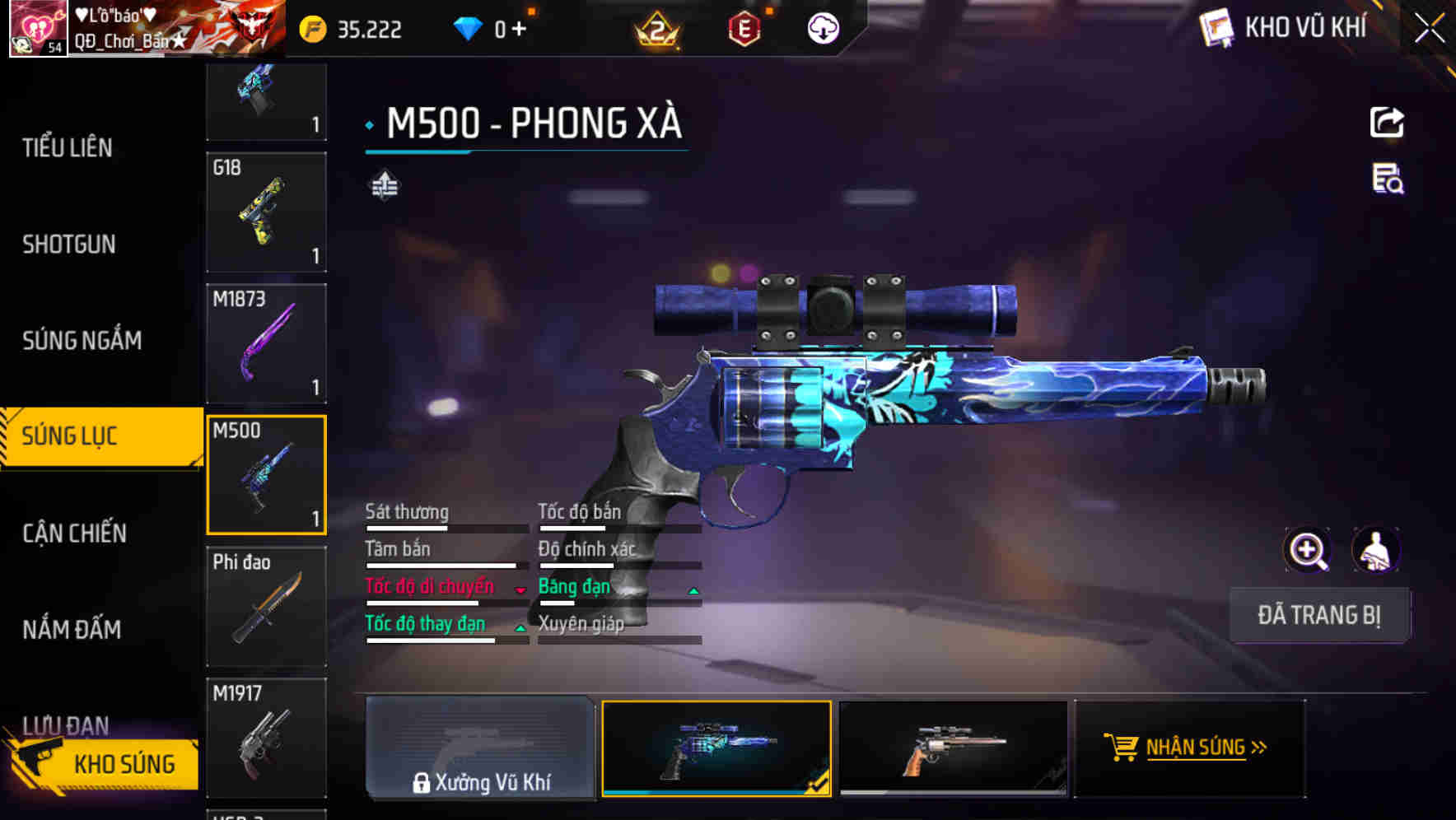Viewport: 1456px width, 820px height.
Task: Select the M1873 weapon thumbnail
Action: [x=266, y=343]
